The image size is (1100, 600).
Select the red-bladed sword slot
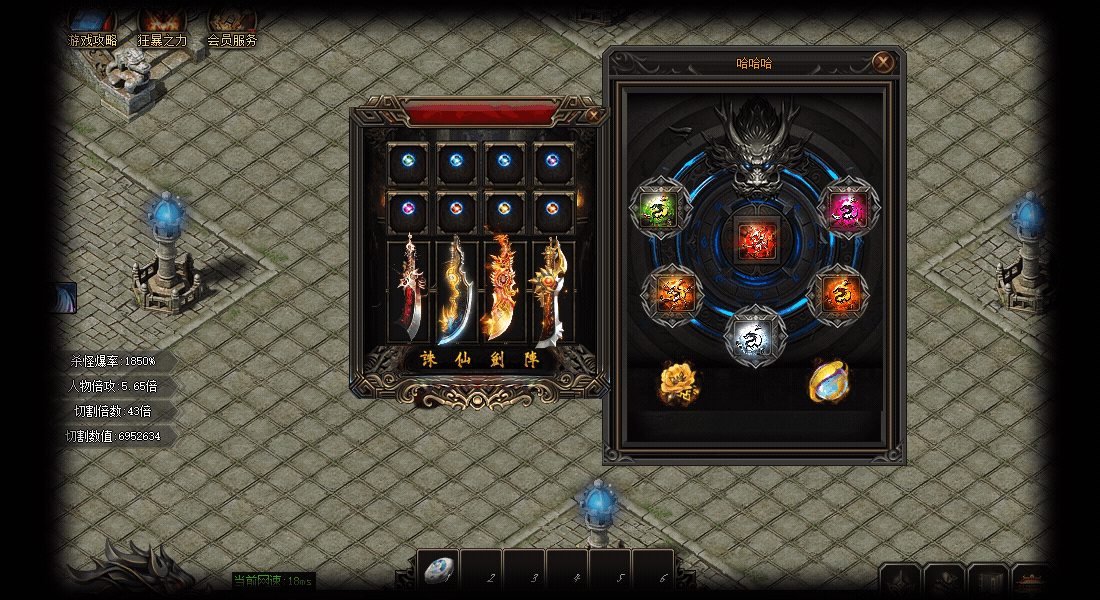(409, 291)
